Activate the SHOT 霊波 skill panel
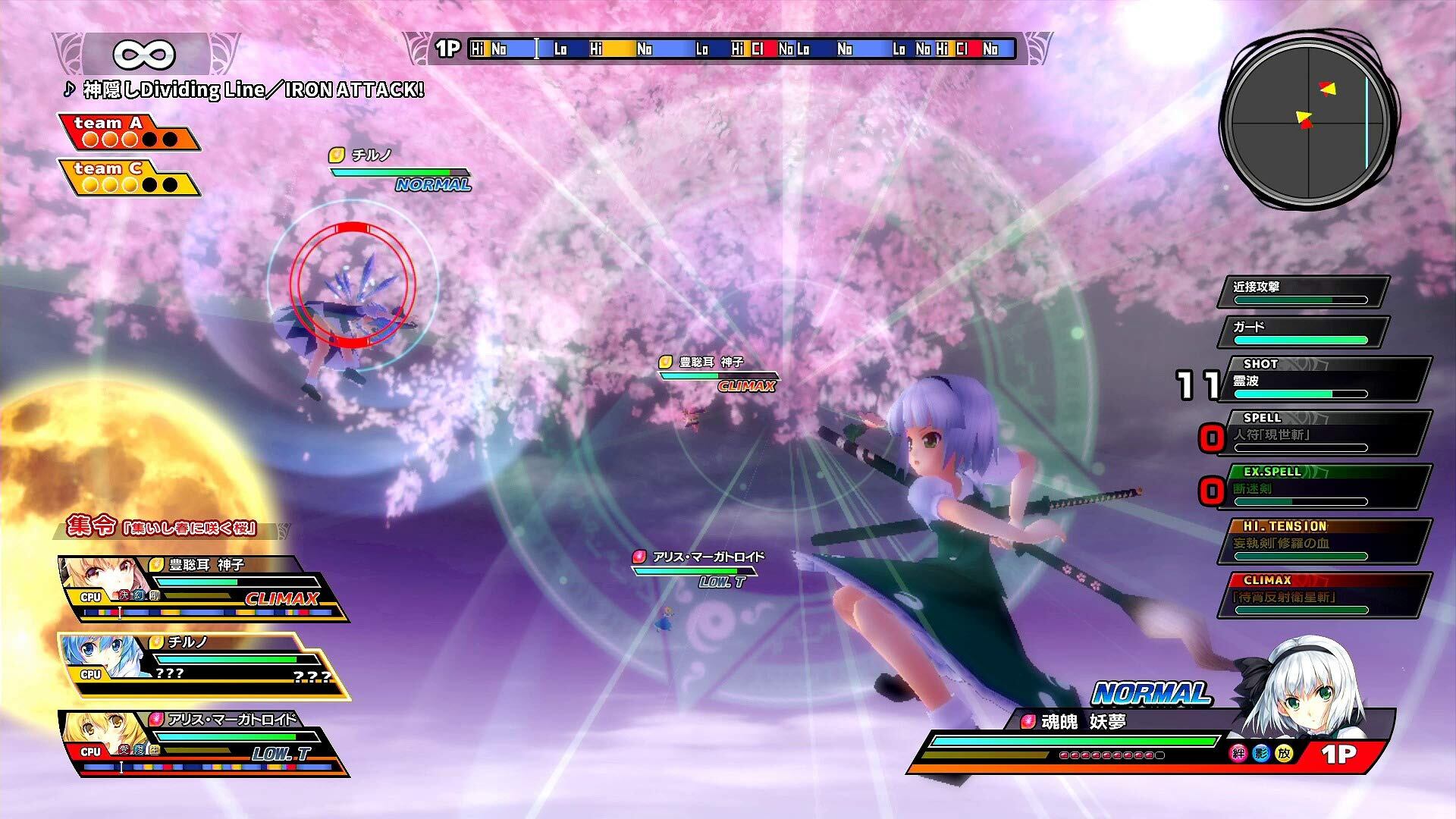1456x819 pixels. point(1323,379)
